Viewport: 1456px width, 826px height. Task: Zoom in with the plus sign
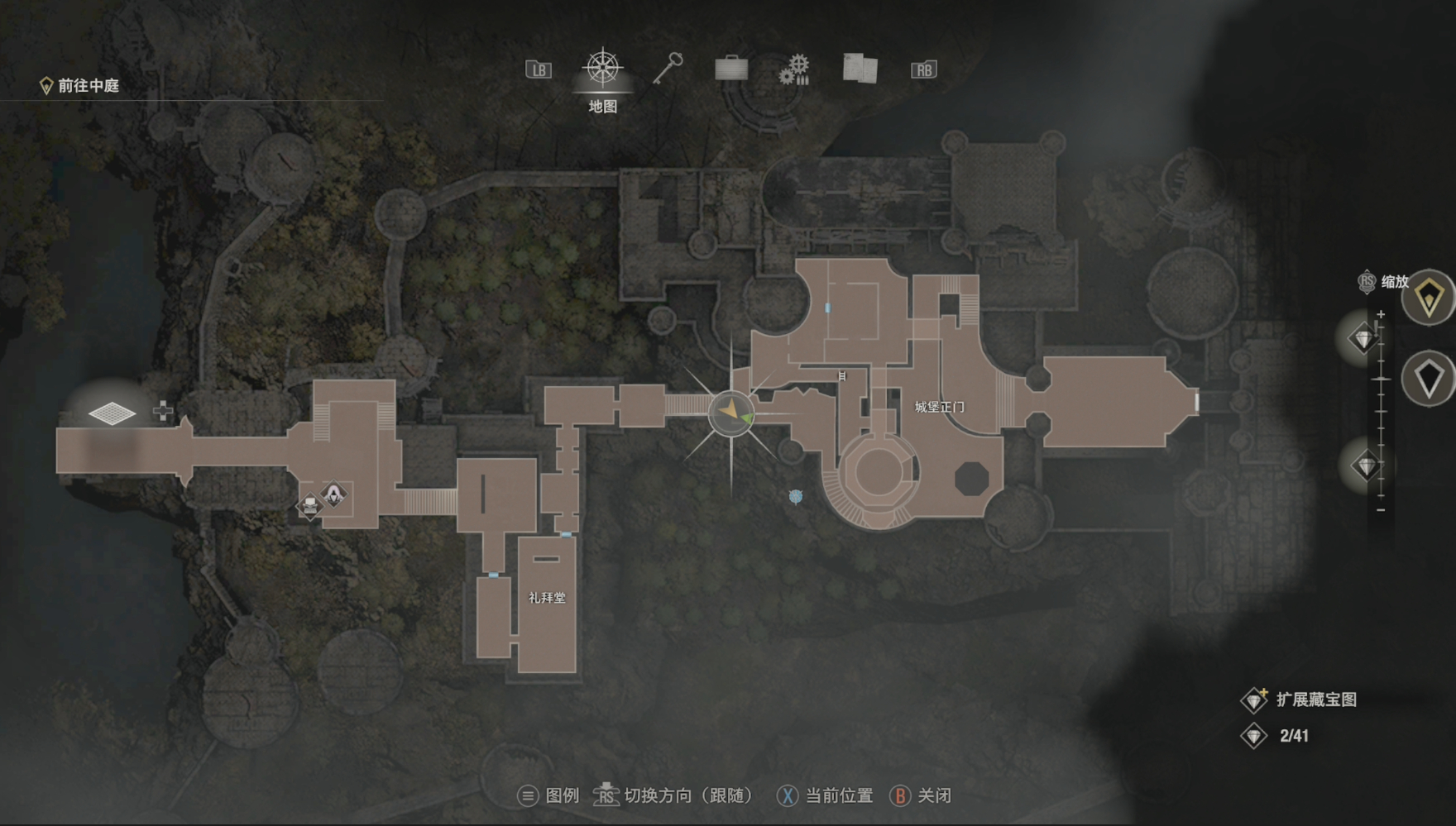[x=1381, y=314]
